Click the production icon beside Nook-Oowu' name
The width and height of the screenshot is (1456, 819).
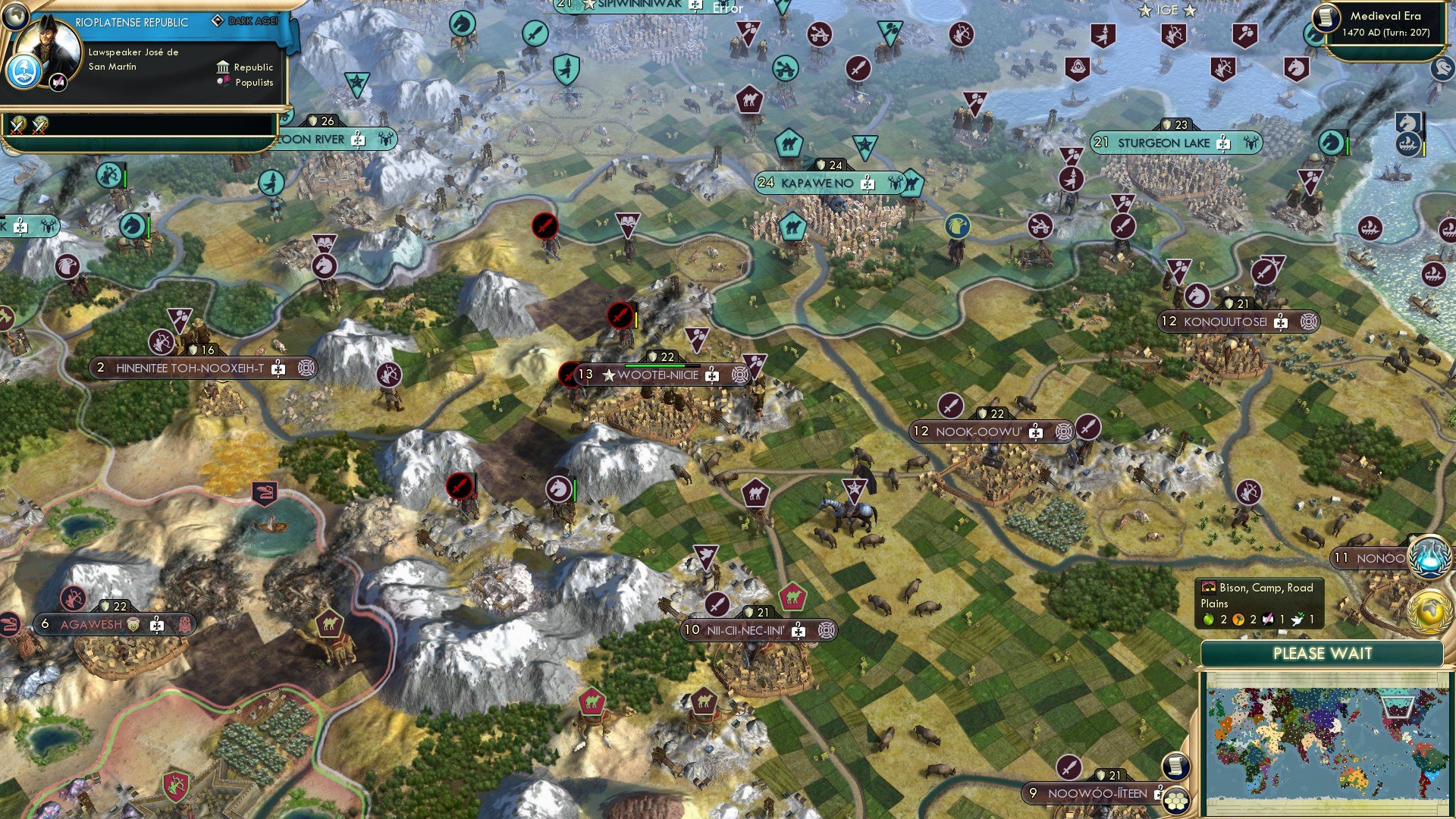(x=1064, y=431)
